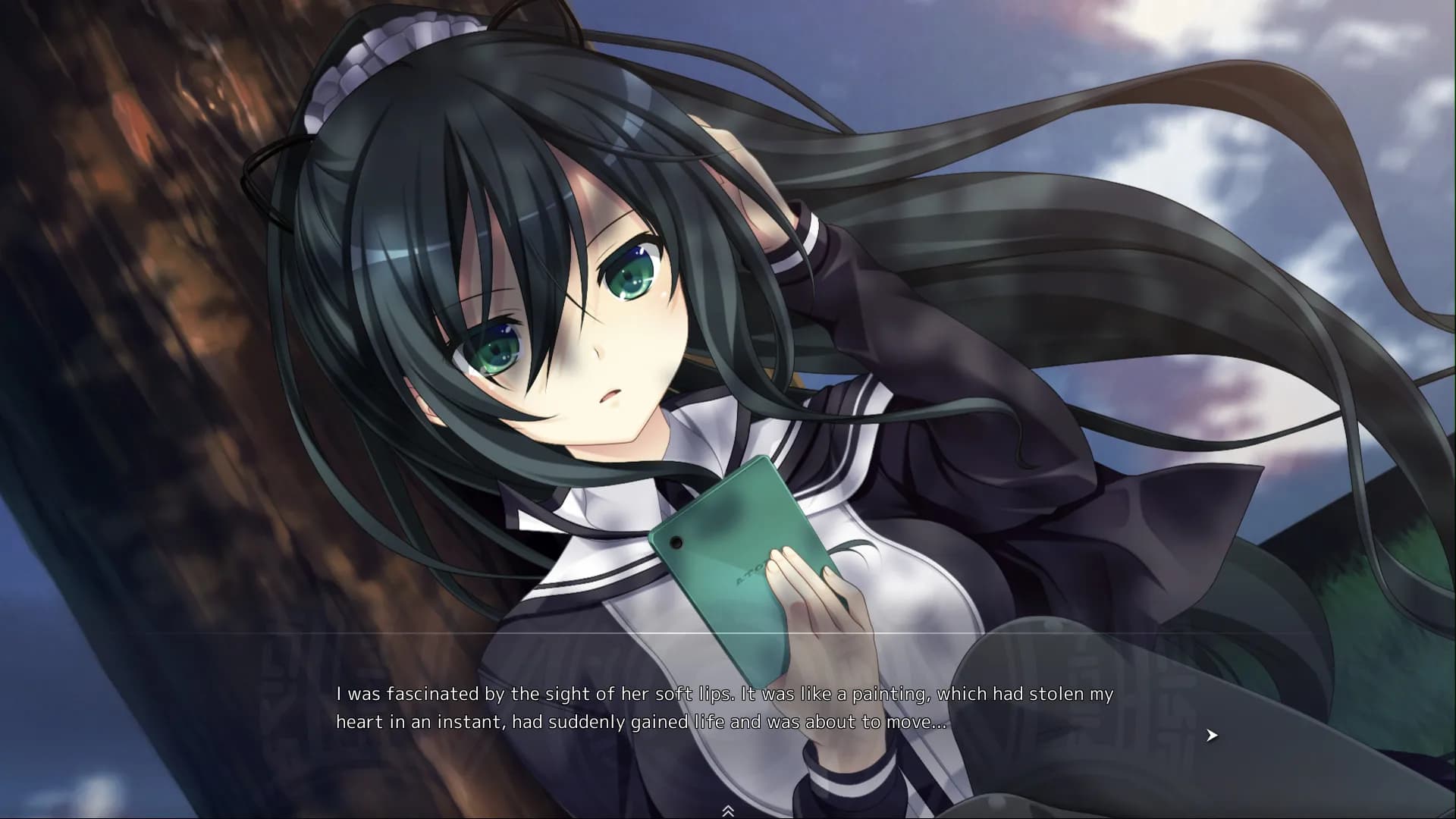1456x819 pixels.
Task: Expand the quick menu via the double chevron
Action: pyautogui.click(x=730, y=809)
